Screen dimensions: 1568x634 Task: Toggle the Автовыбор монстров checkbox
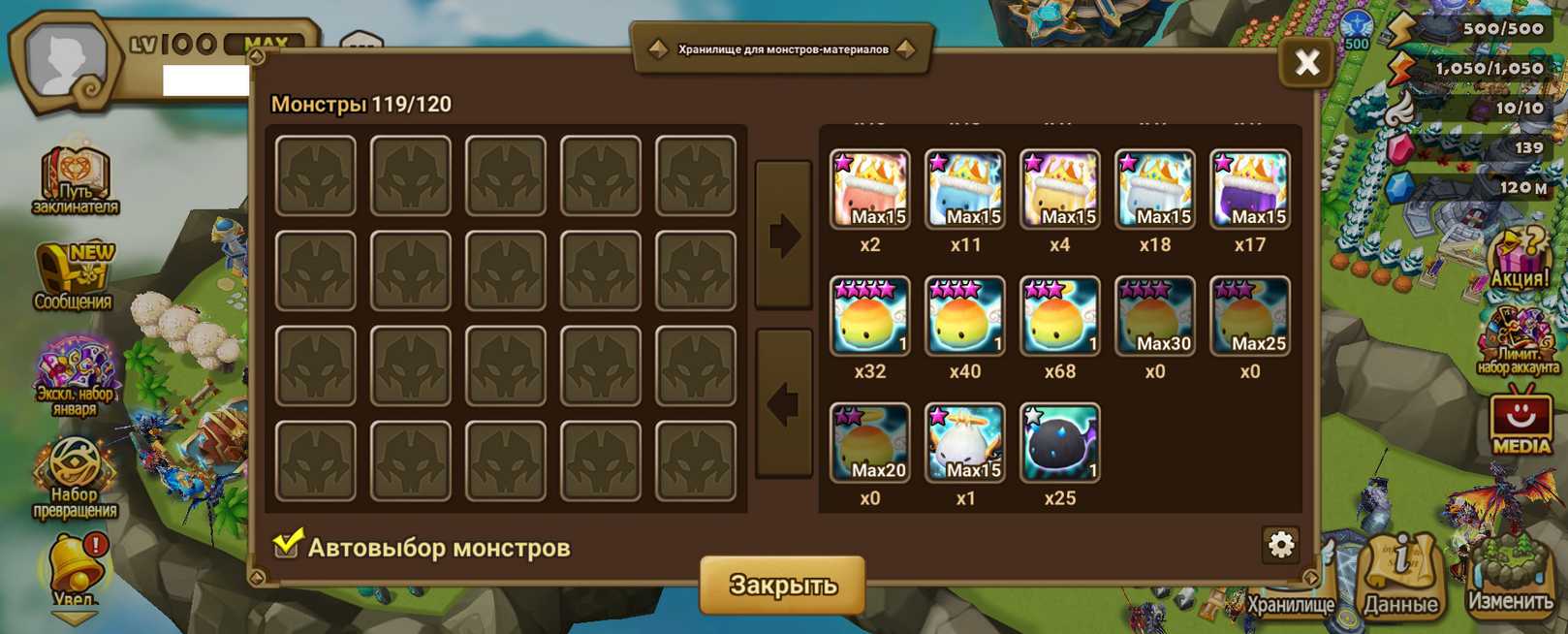(x=287, y=544)
